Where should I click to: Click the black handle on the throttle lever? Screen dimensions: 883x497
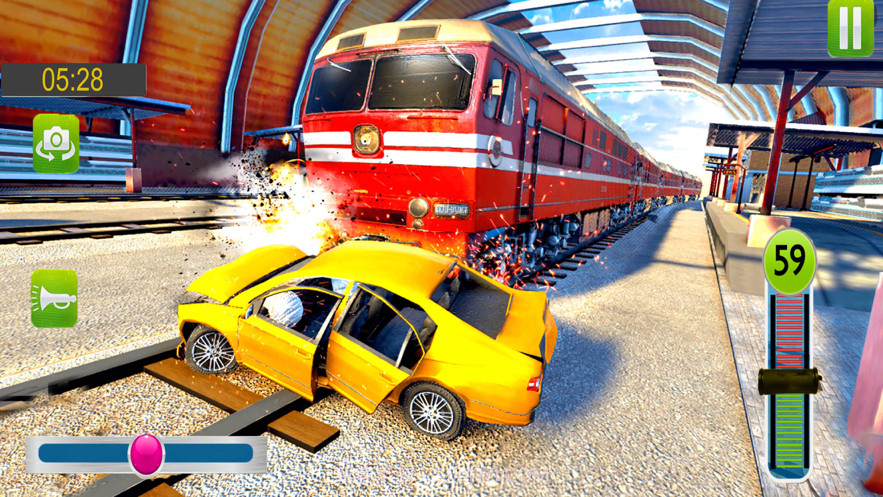point(789,382)
